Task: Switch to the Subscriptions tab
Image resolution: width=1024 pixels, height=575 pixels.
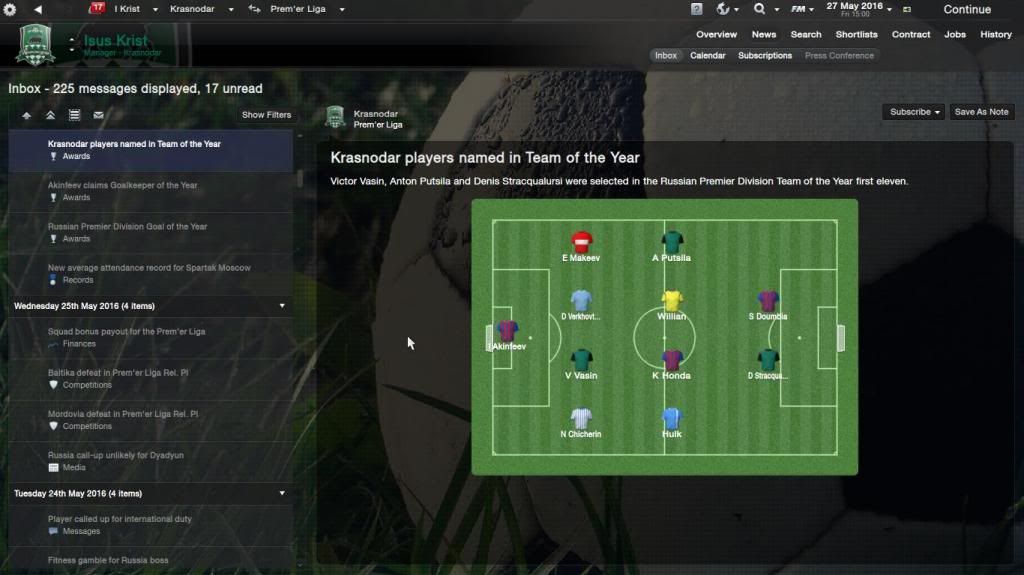Action: (x=765, y=56)
